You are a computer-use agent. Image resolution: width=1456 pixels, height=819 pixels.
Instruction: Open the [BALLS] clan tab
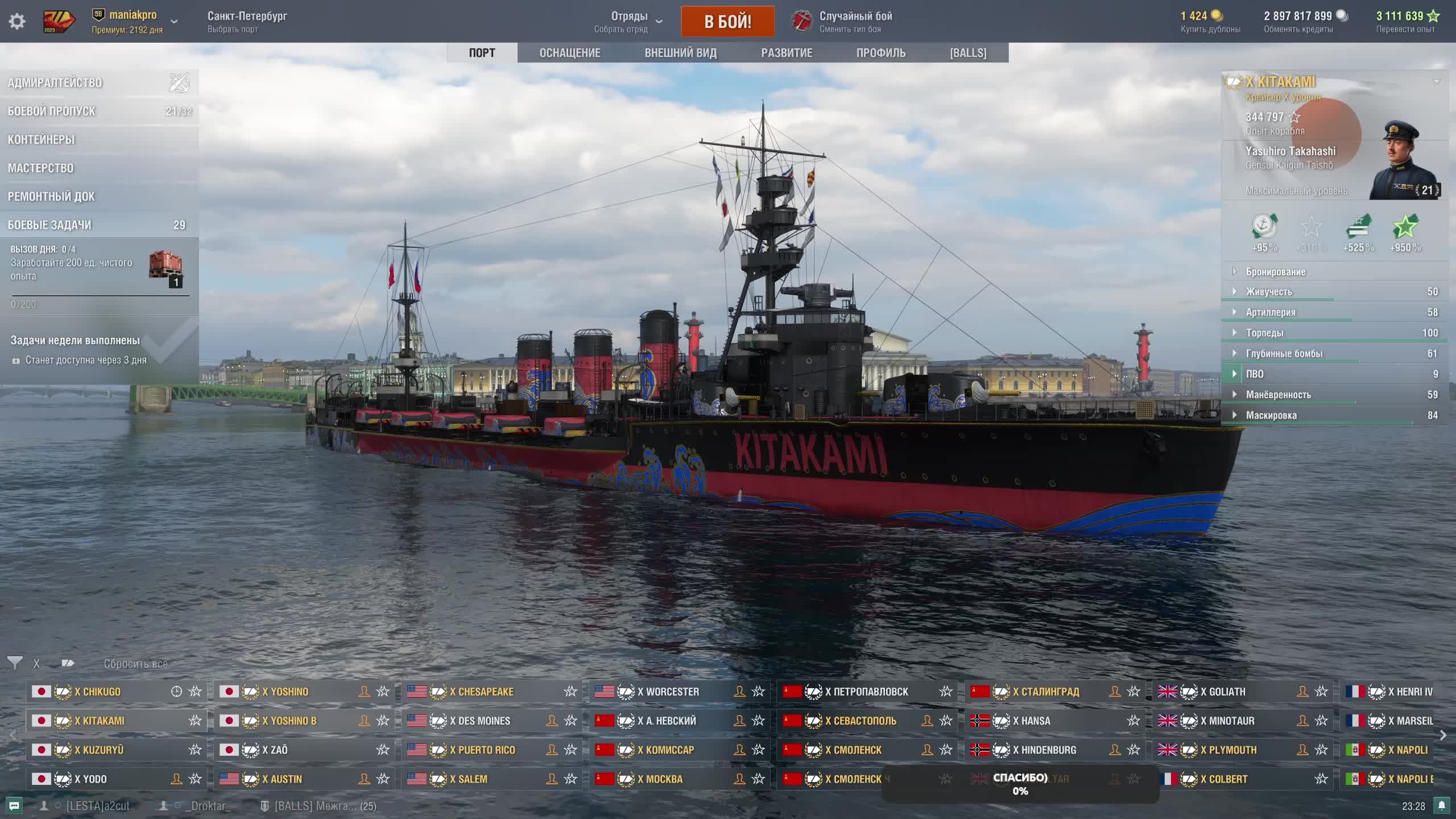click(968, 53)
